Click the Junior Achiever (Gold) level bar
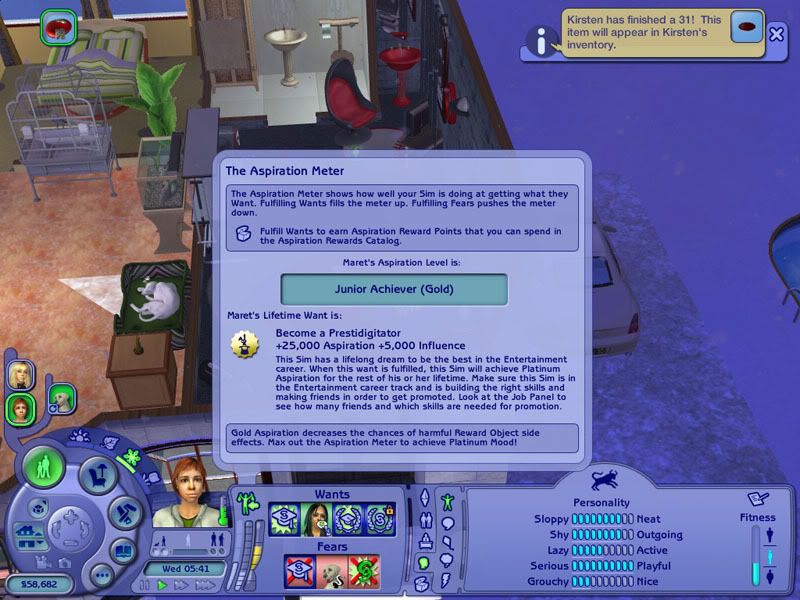Viewport: 800px width, 600px height. point(394,289)
